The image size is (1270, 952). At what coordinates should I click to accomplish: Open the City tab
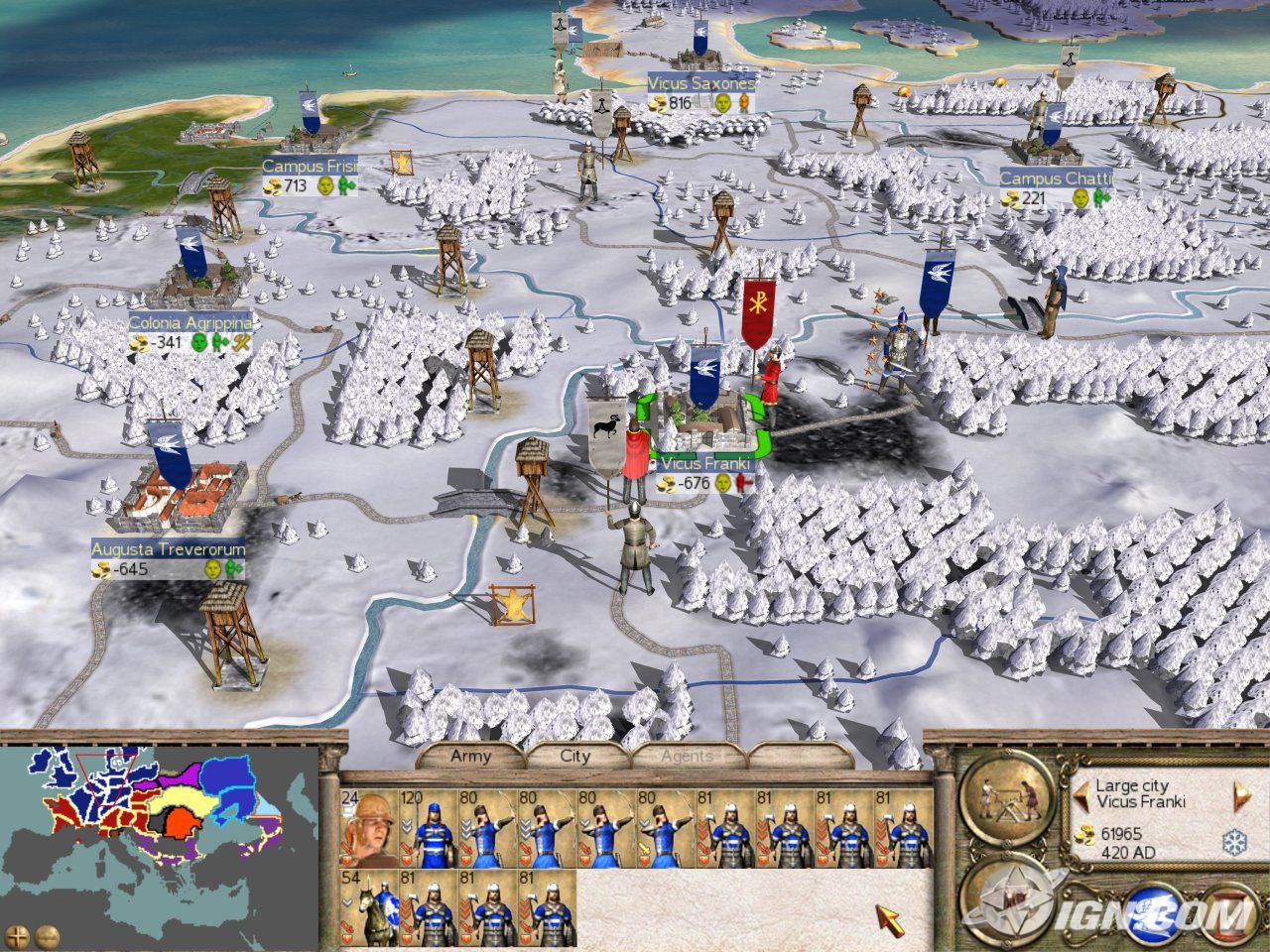click(x=575, y=756)
